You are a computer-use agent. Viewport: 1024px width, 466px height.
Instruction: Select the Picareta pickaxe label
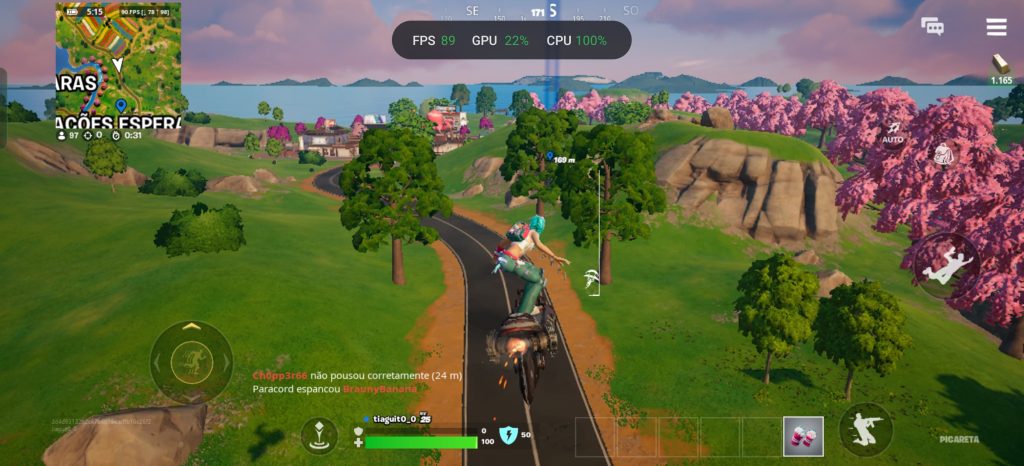(960, 439)
